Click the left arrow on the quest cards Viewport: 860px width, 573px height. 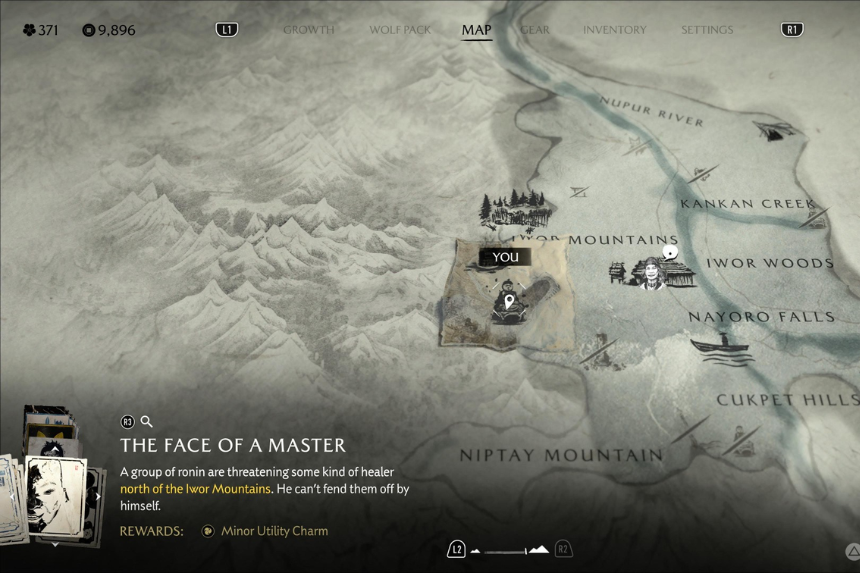[12, 495]
